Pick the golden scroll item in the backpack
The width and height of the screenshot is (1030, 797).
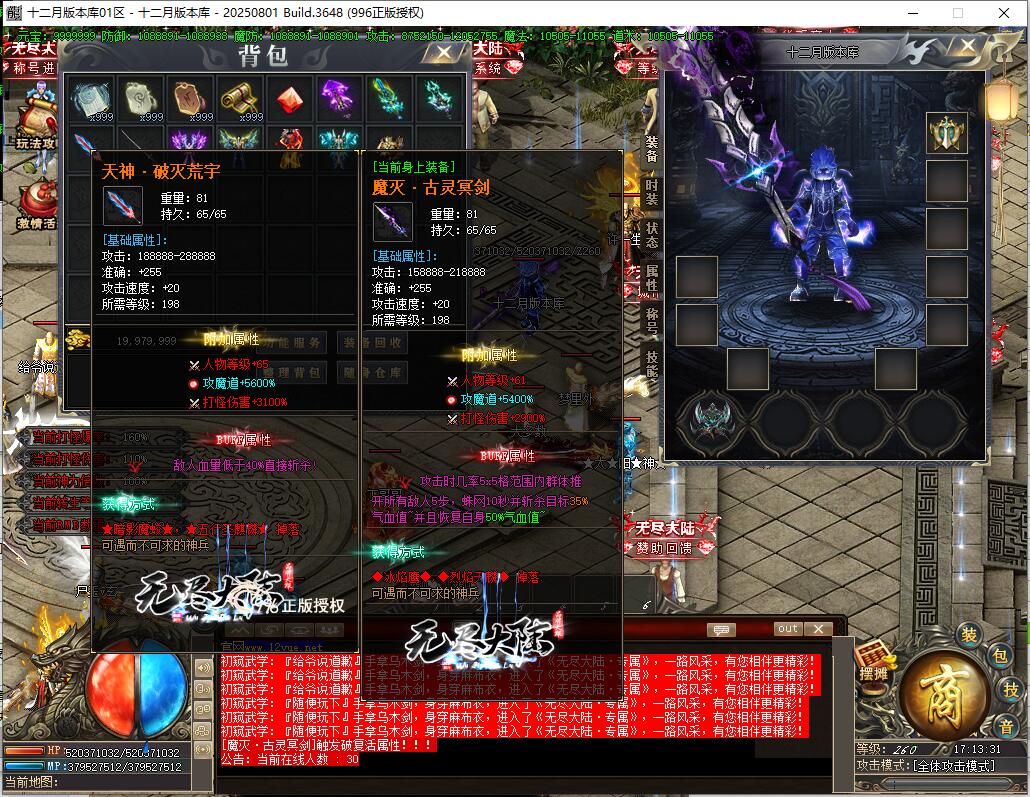pos(240,98)
